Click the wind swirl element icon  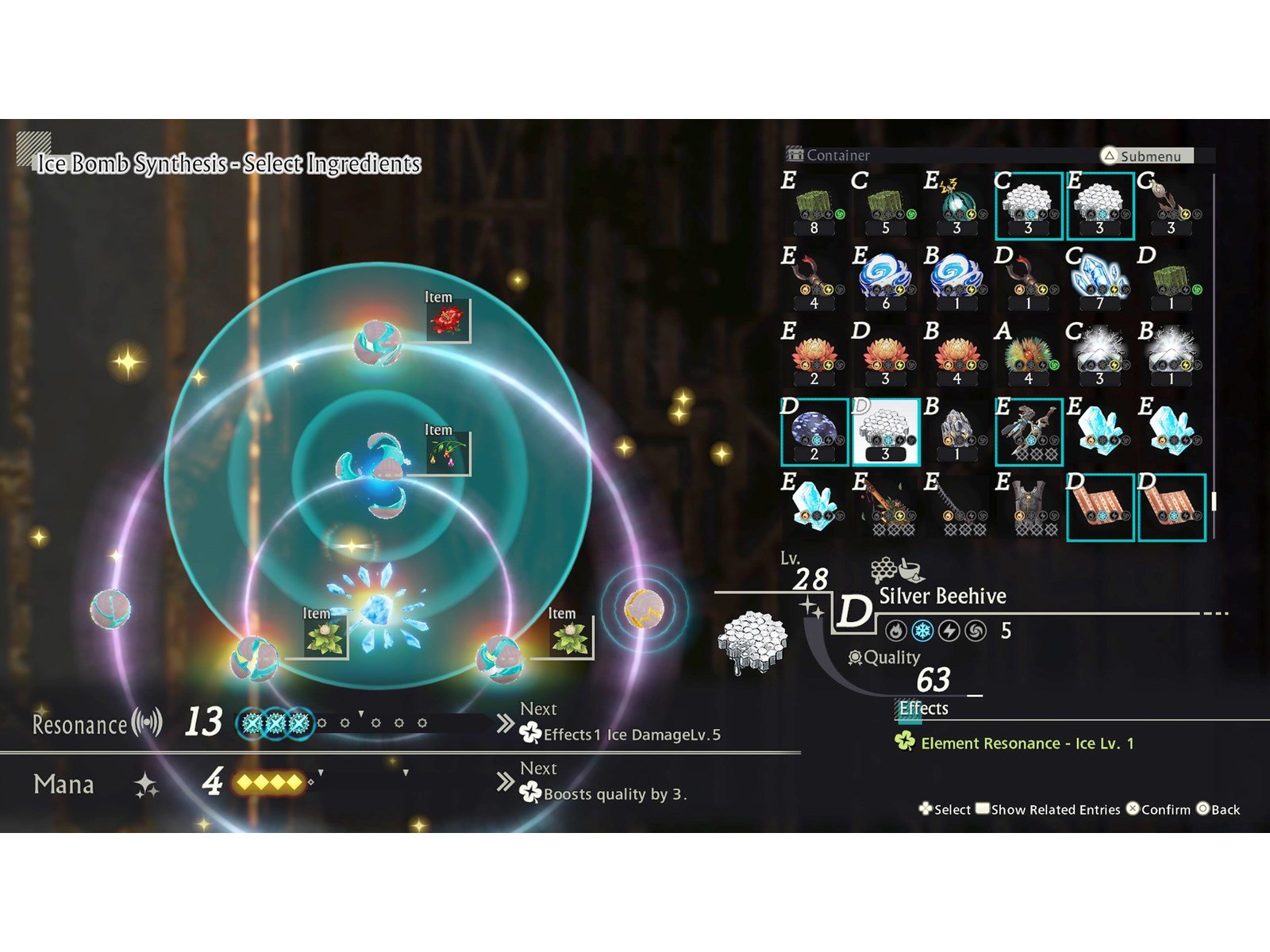pos(975,631)
